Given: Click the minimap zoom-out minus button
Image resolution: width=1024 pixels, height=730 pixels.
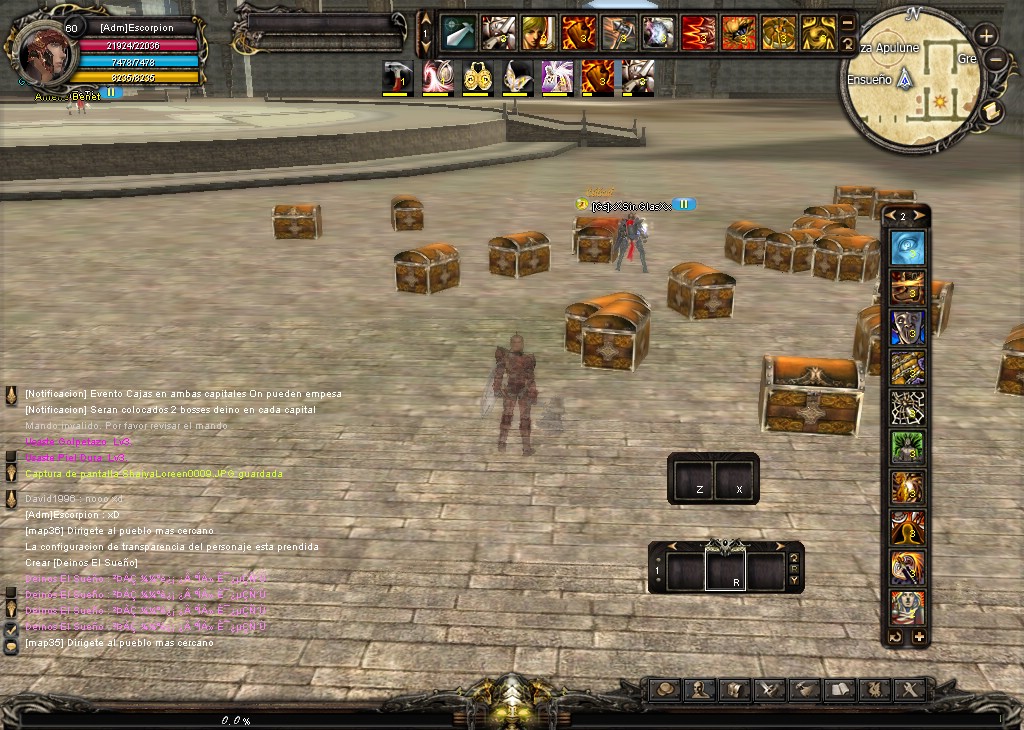Looking at the screenshot, I should click(x=995, y=60).
